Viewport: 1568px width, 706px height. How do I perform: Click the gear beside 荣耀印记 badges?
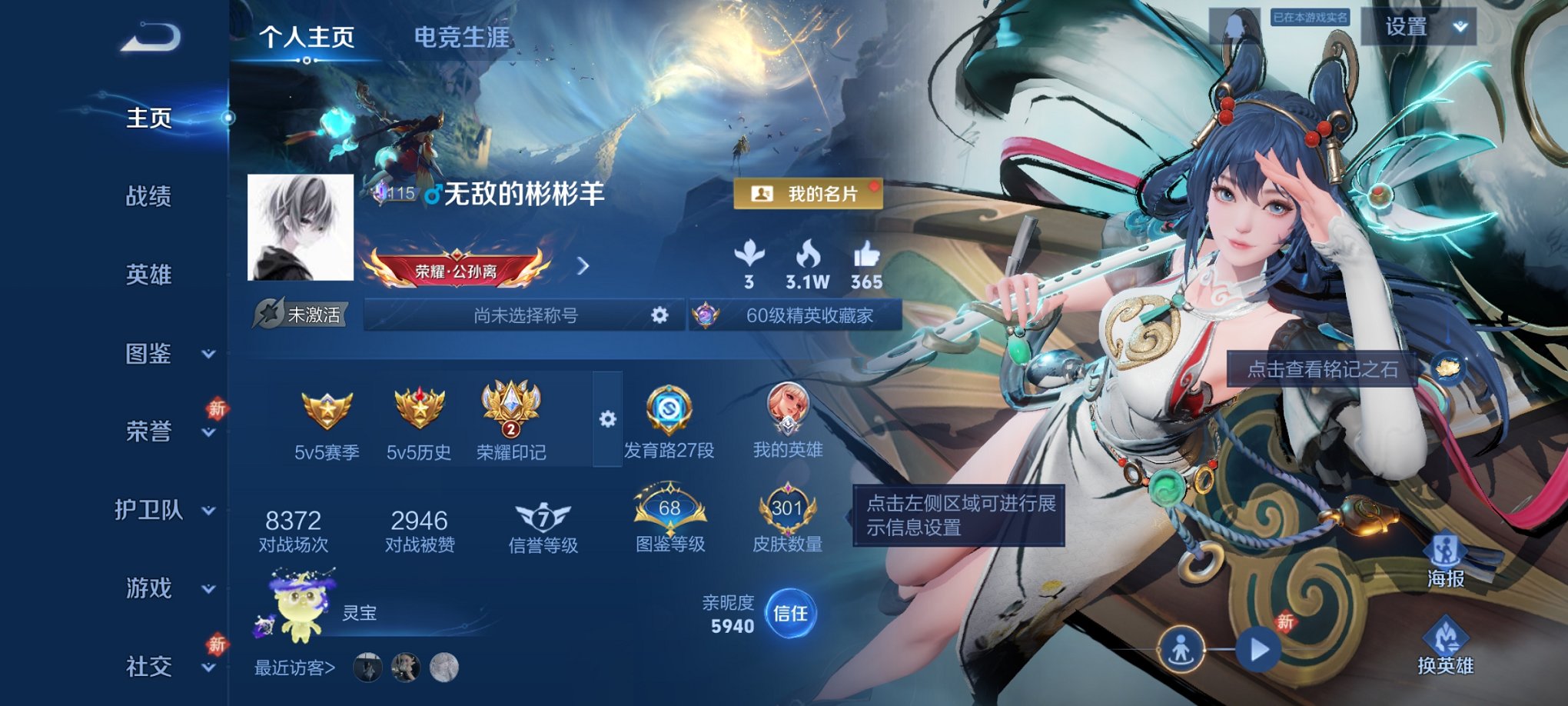click(608, 418)
